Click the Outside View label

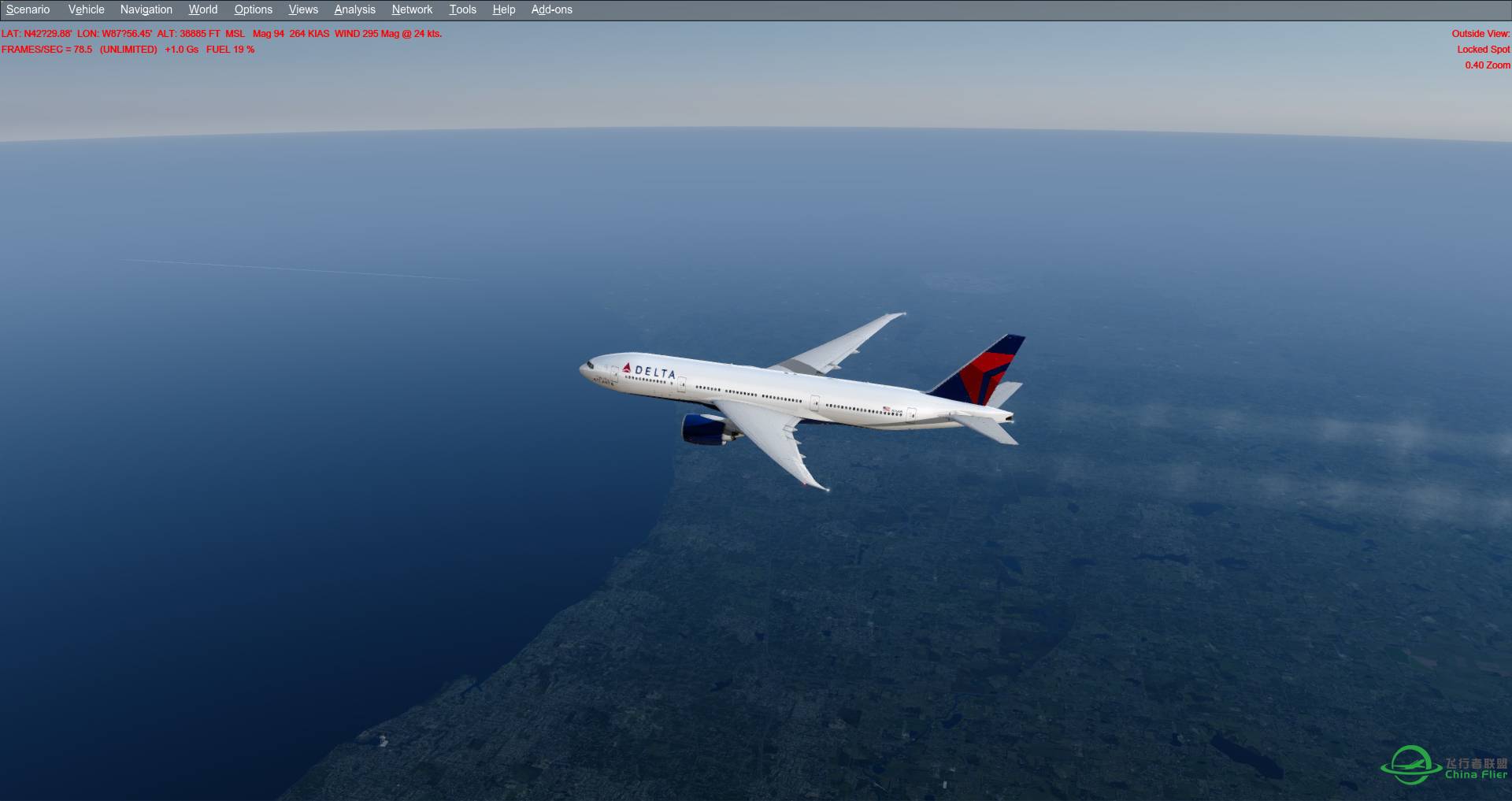[x=1480, y=34]
